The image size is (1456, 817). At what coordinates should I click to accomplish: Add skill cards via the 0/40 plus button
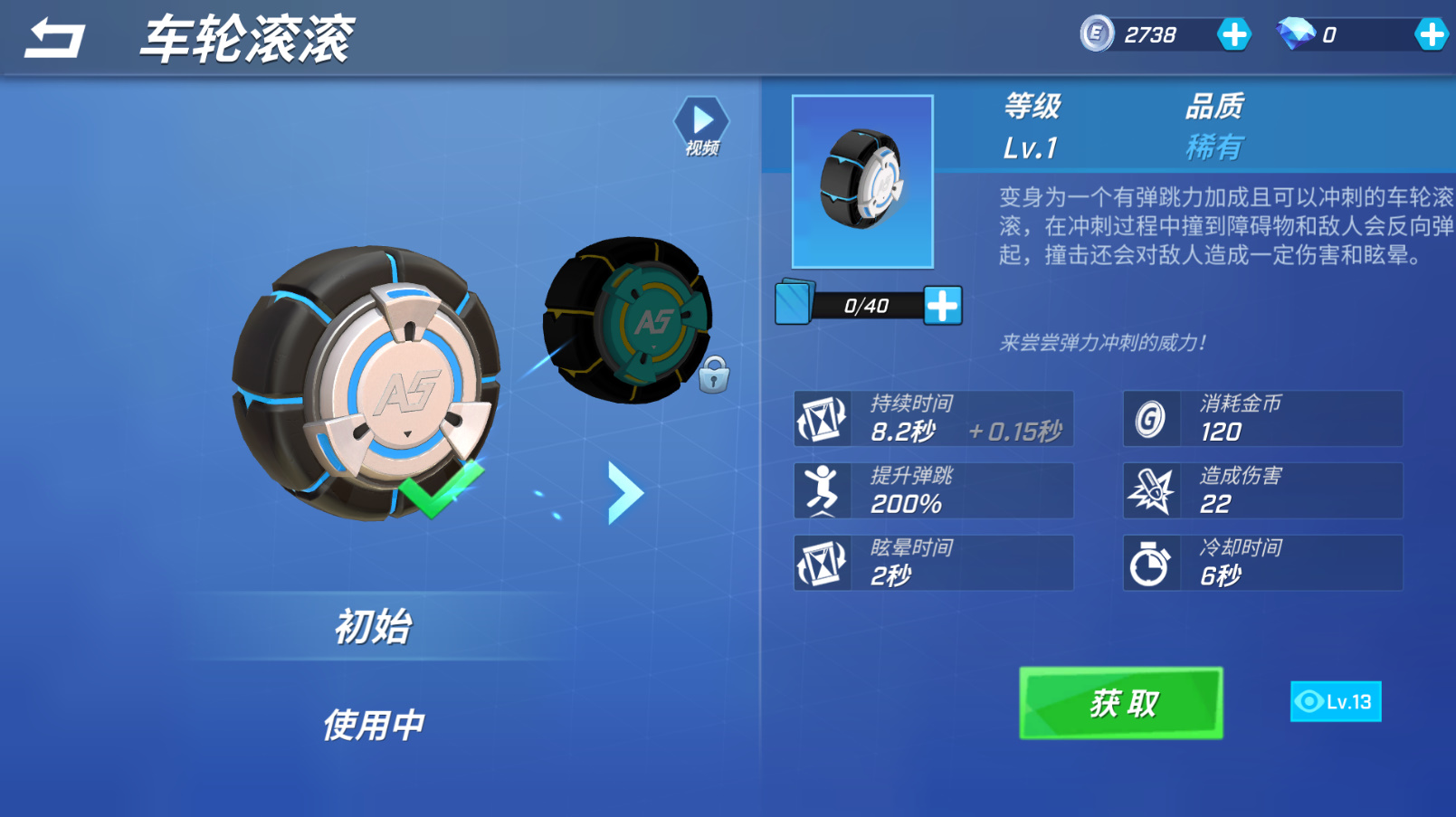click(x=942, y=306)
